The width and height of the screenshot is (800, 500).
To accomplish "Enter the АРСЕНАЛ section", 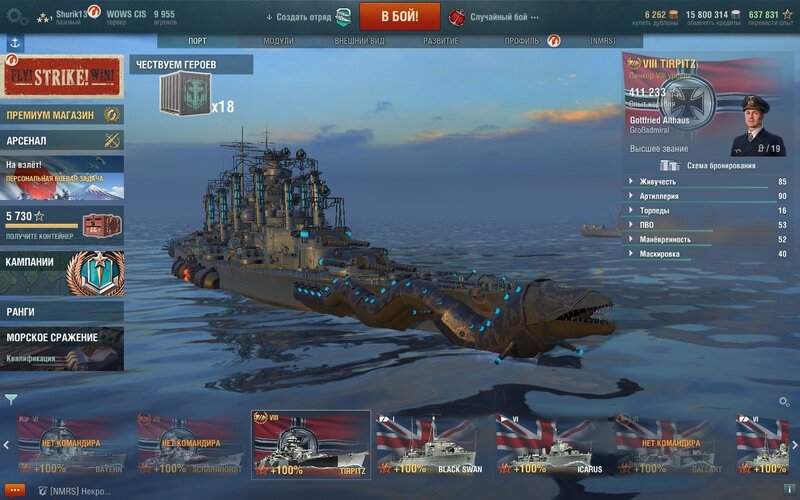I will point(62,141).
